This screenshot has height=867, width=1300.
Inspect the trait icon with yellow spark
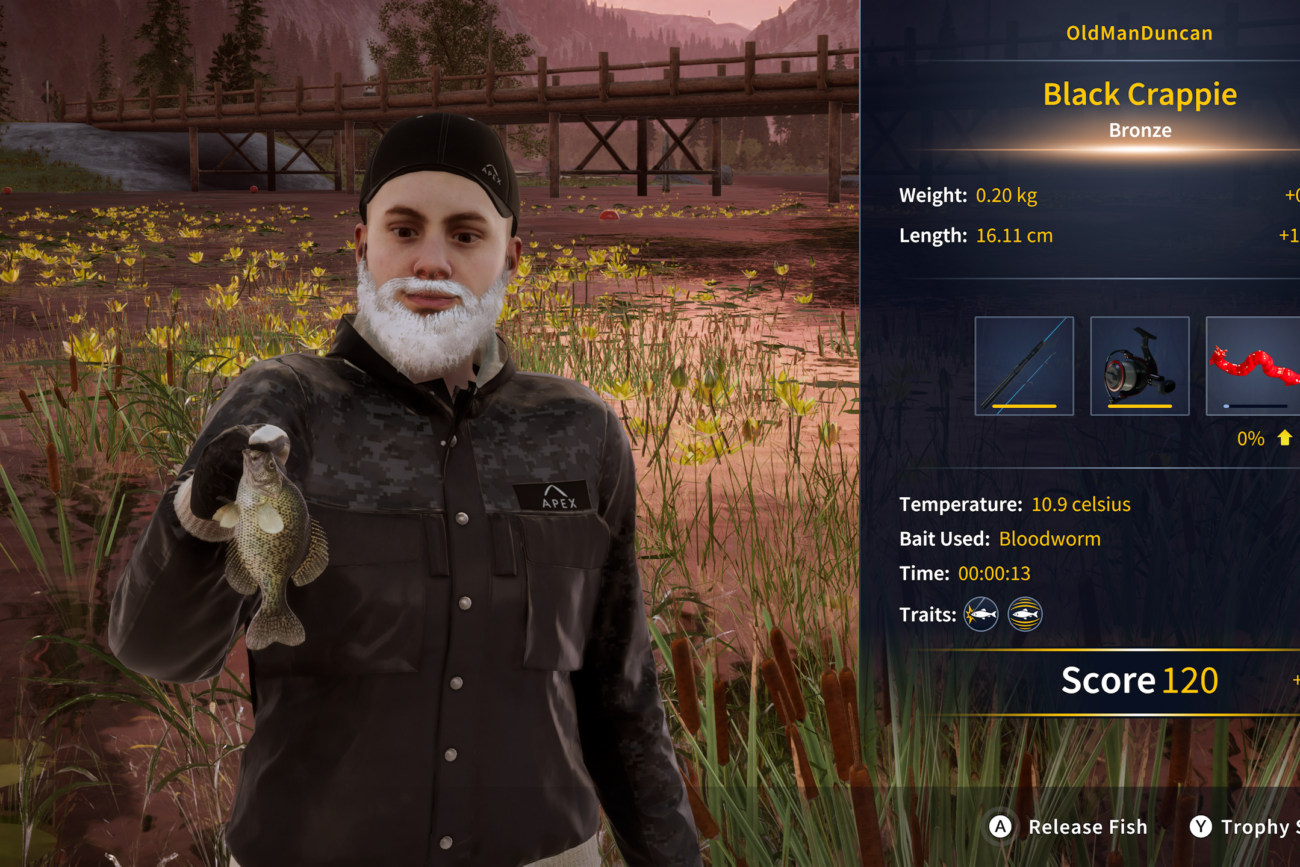(981, 614)
